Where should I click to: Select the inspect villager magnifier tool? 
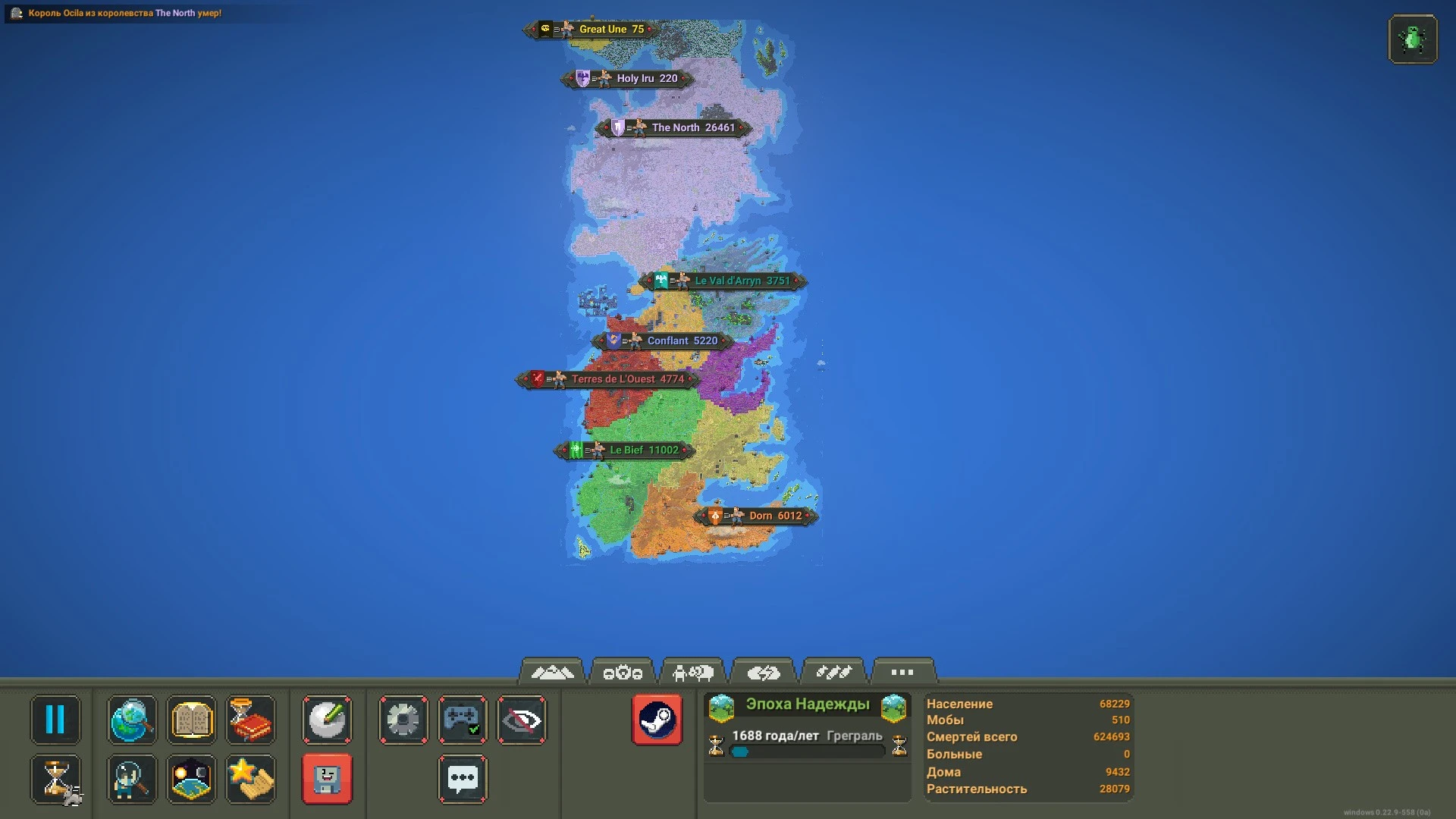[131, 779]
